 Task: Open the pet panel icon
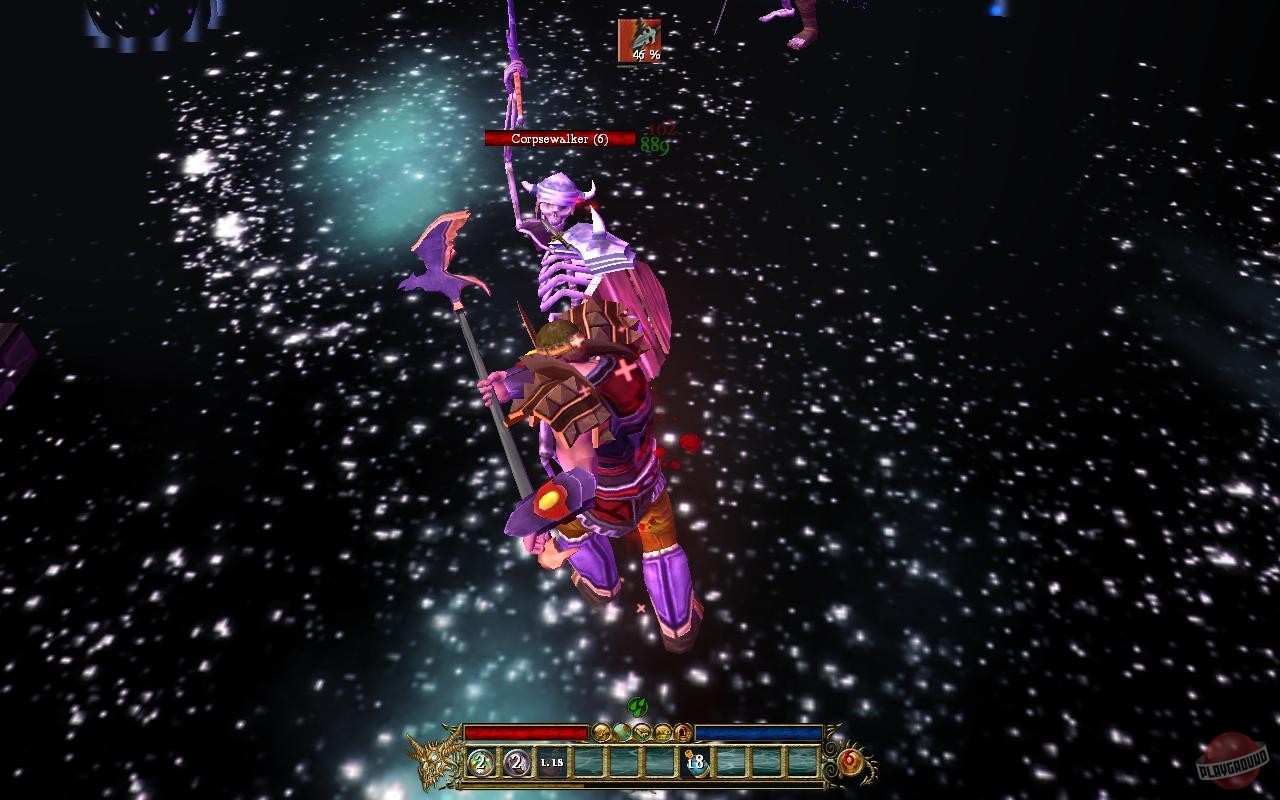pyautogui.click(x=642, y=731)
